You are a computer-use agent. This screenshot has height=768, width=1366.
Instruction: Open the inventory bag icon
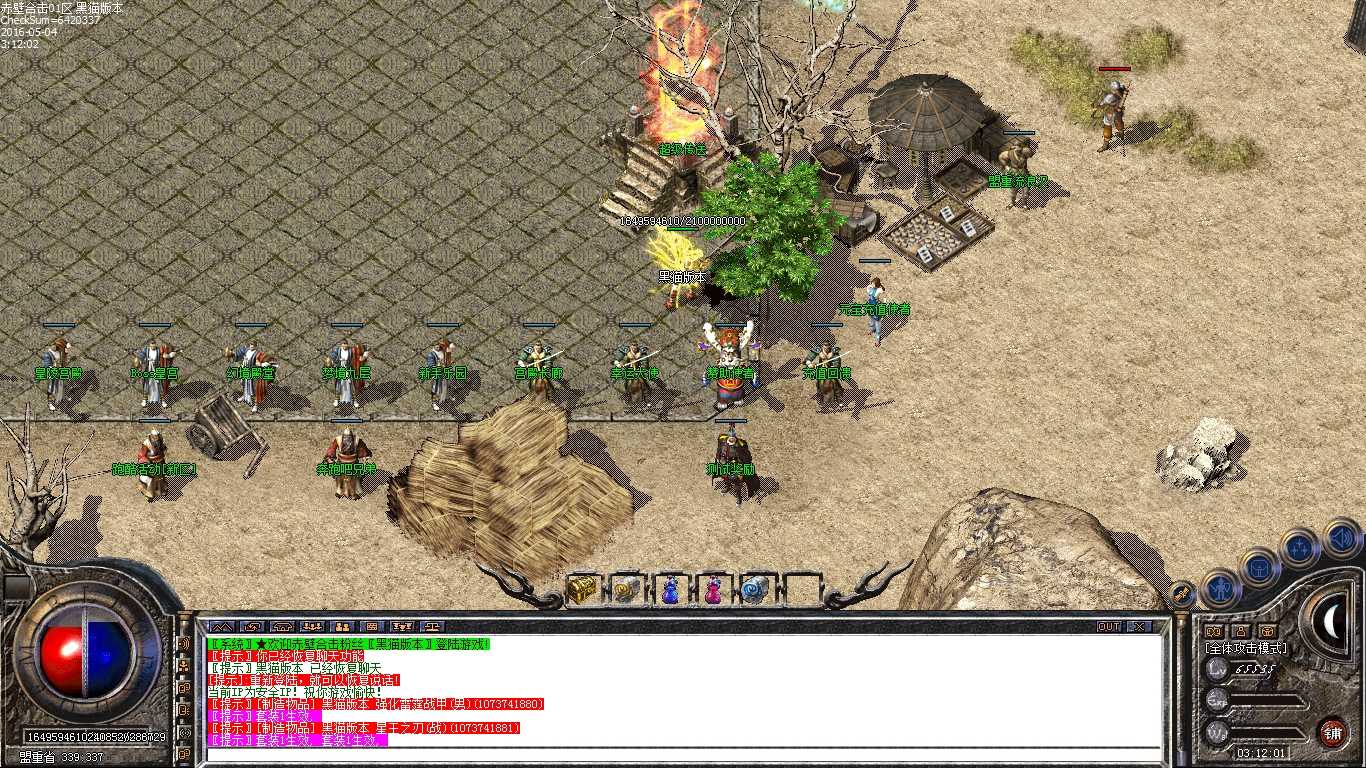[x=1260, y=568]
